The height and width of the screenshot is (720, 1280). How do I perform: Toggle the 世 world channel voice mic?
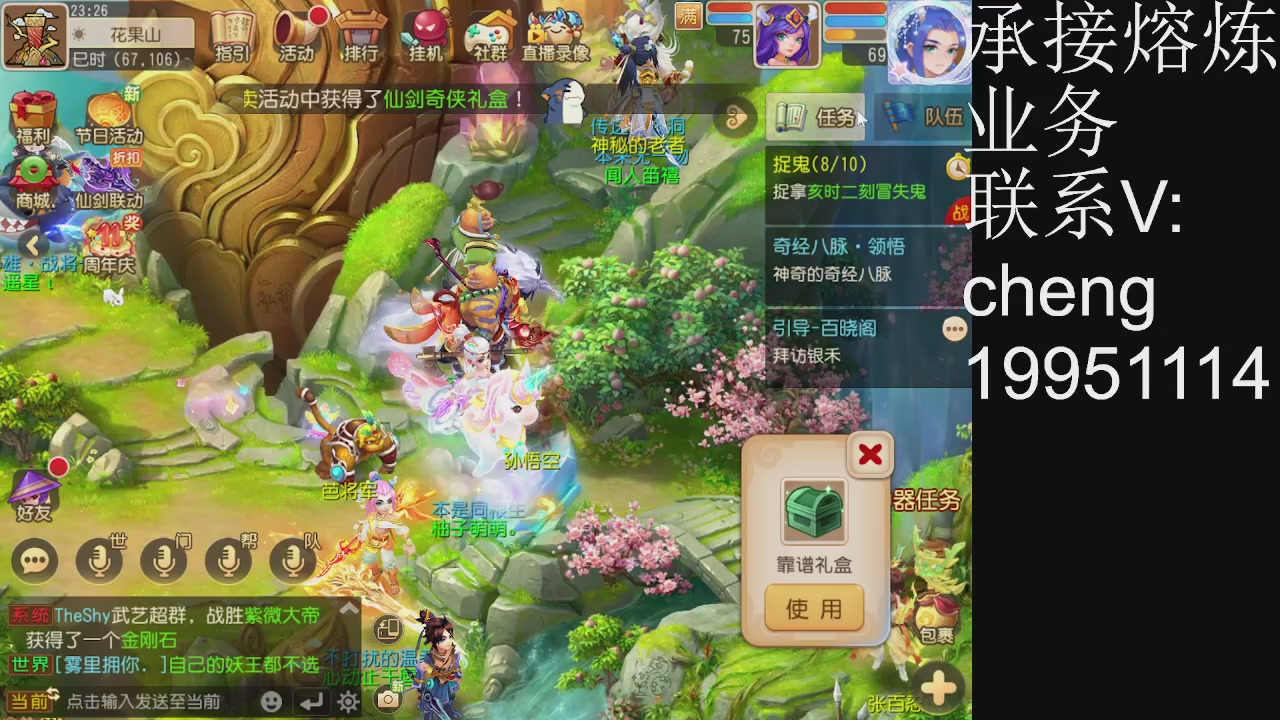(100, 560)
